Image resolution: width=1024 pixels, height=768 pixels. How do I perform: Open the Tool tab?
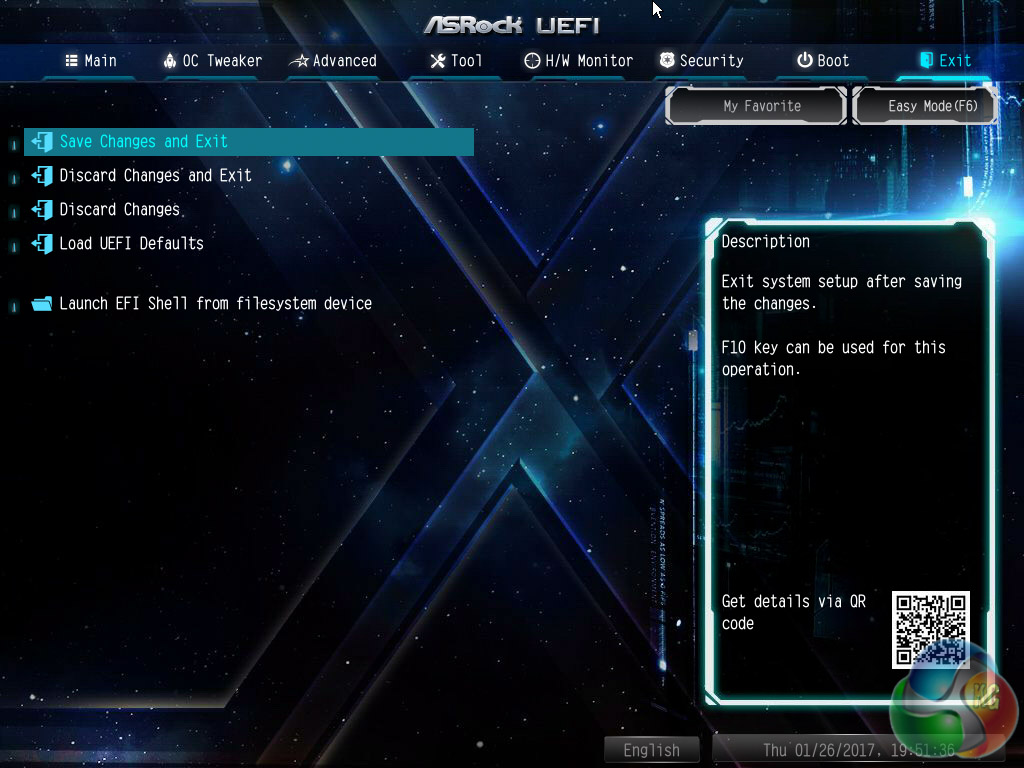(x=456, y=60)
